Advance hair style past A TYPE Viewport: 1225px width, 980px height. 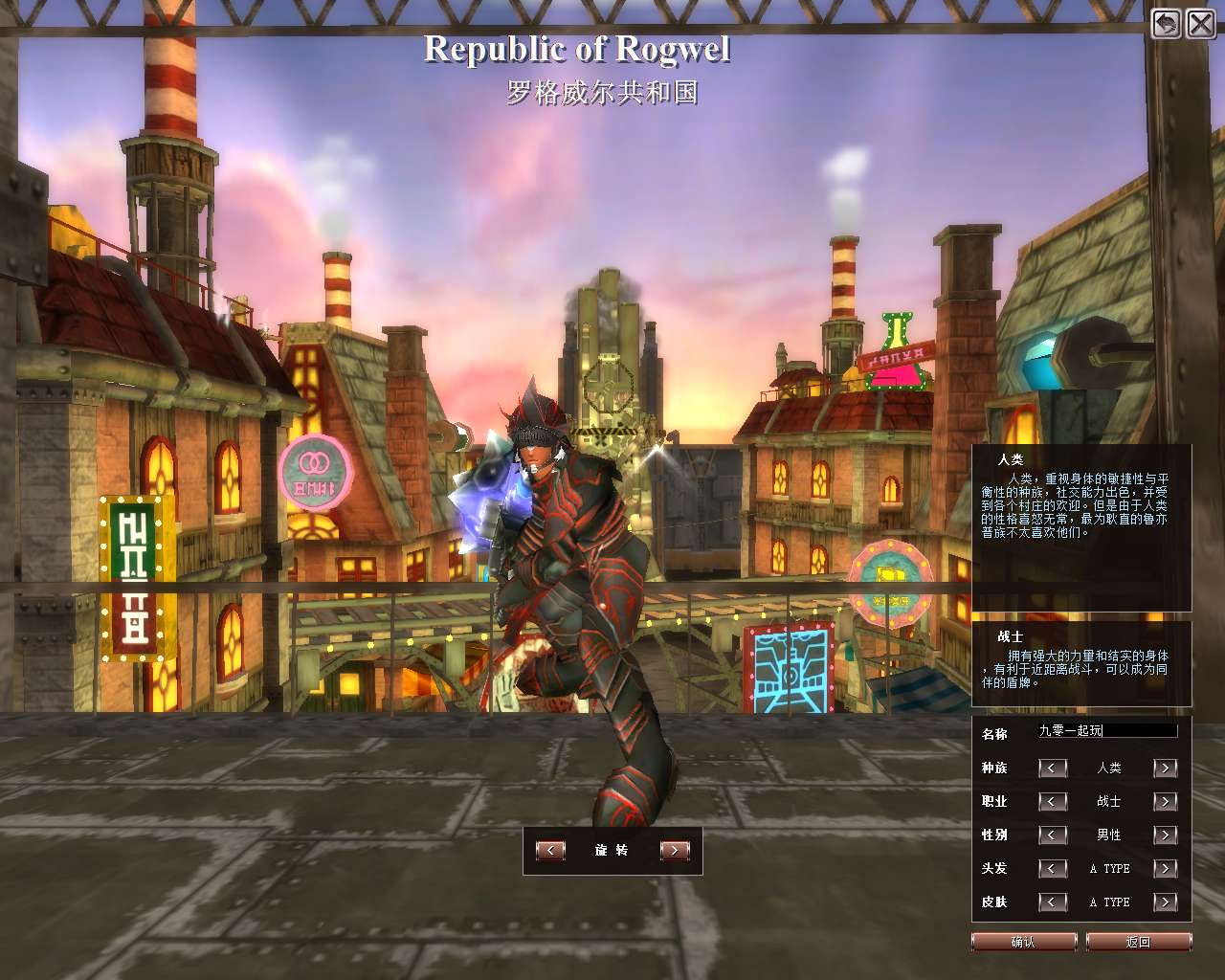coord(1166,868)
